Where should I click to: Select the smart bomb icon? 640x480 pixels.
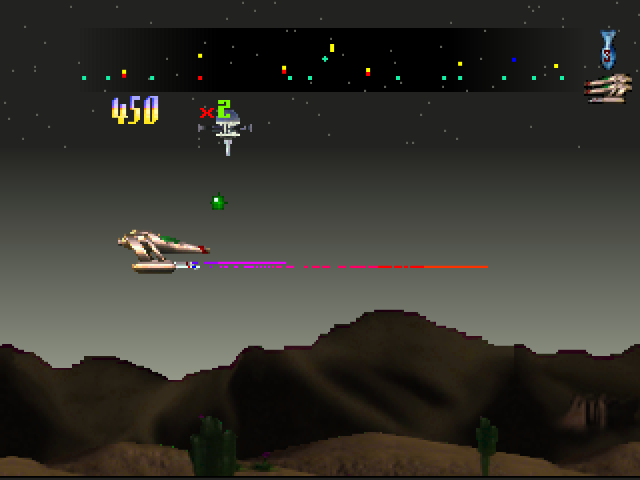(607, 49)
